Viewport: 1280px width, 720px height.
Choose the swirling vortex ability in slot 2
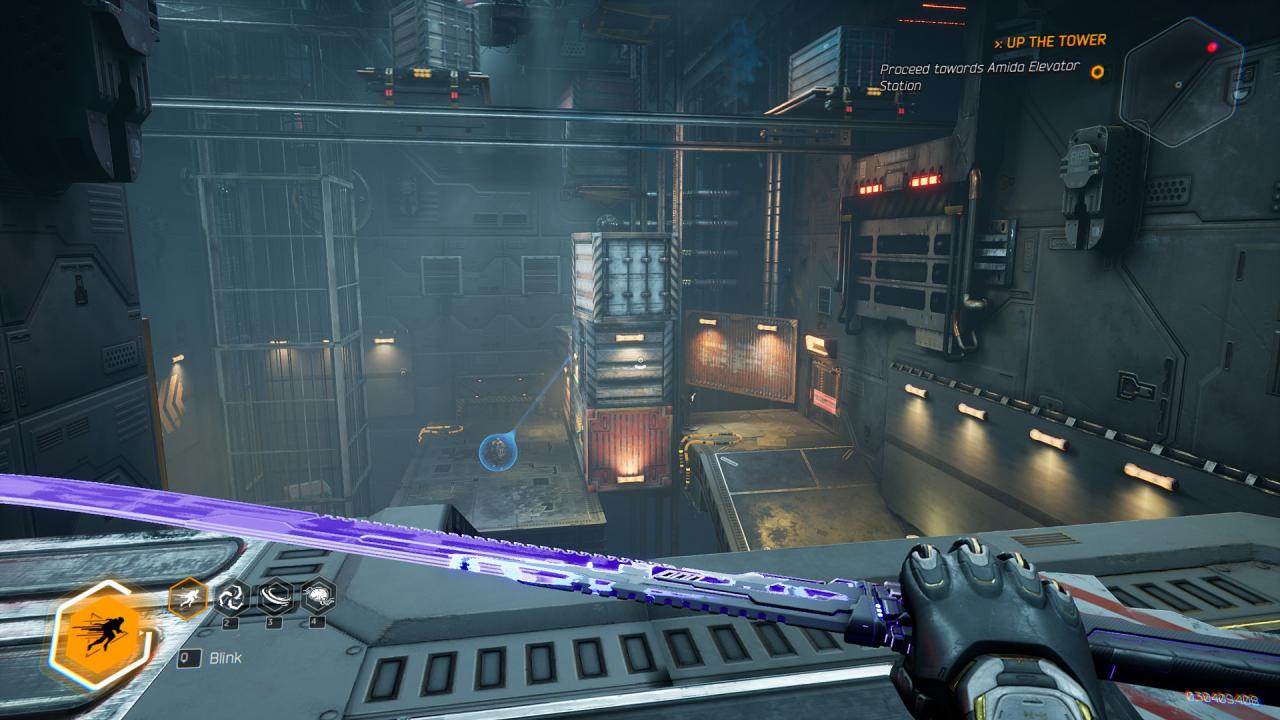click(232, 598)
